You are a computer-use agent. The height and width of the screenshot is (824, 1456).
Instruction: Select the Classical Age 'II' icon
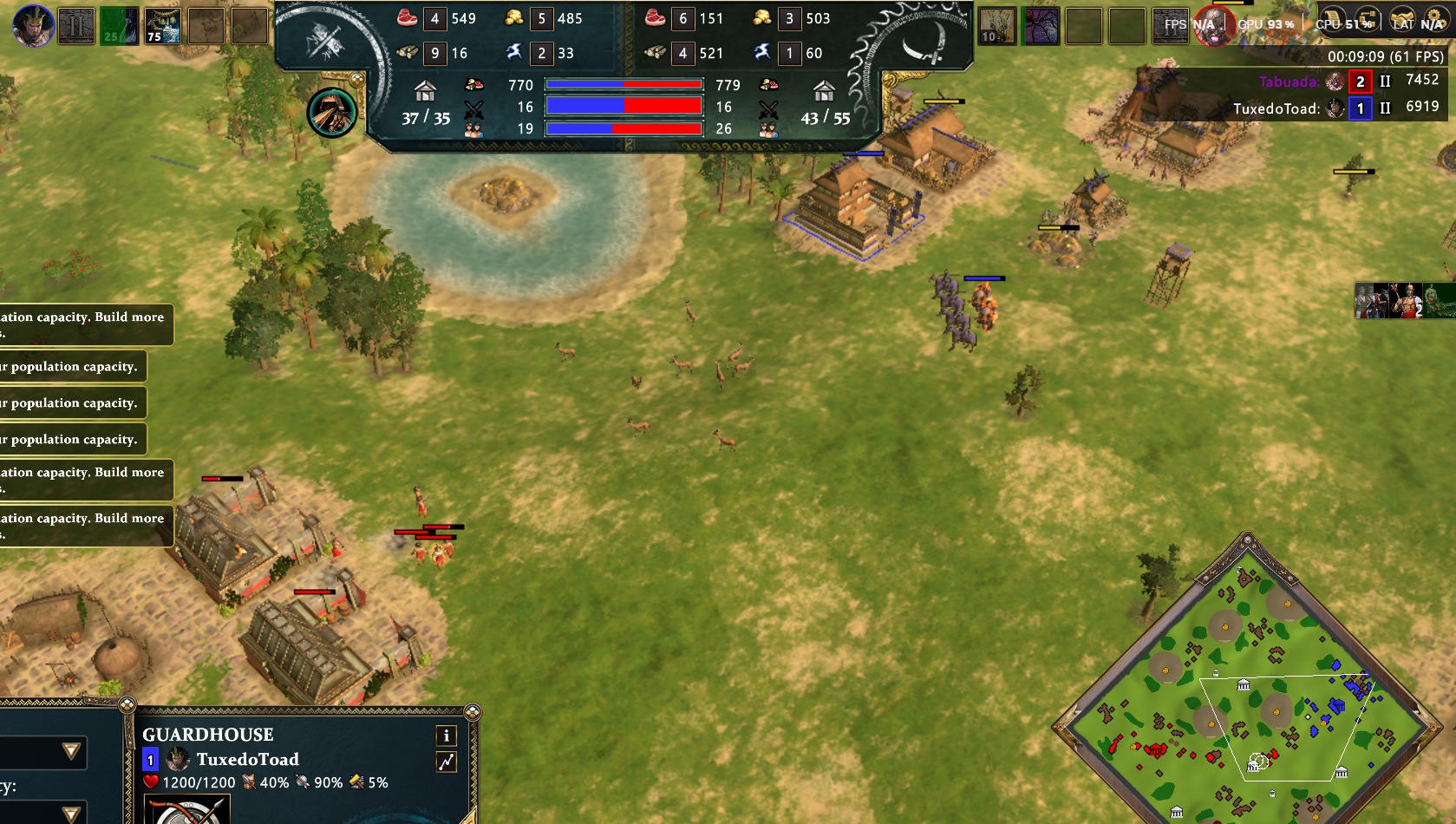coord(76,26)
